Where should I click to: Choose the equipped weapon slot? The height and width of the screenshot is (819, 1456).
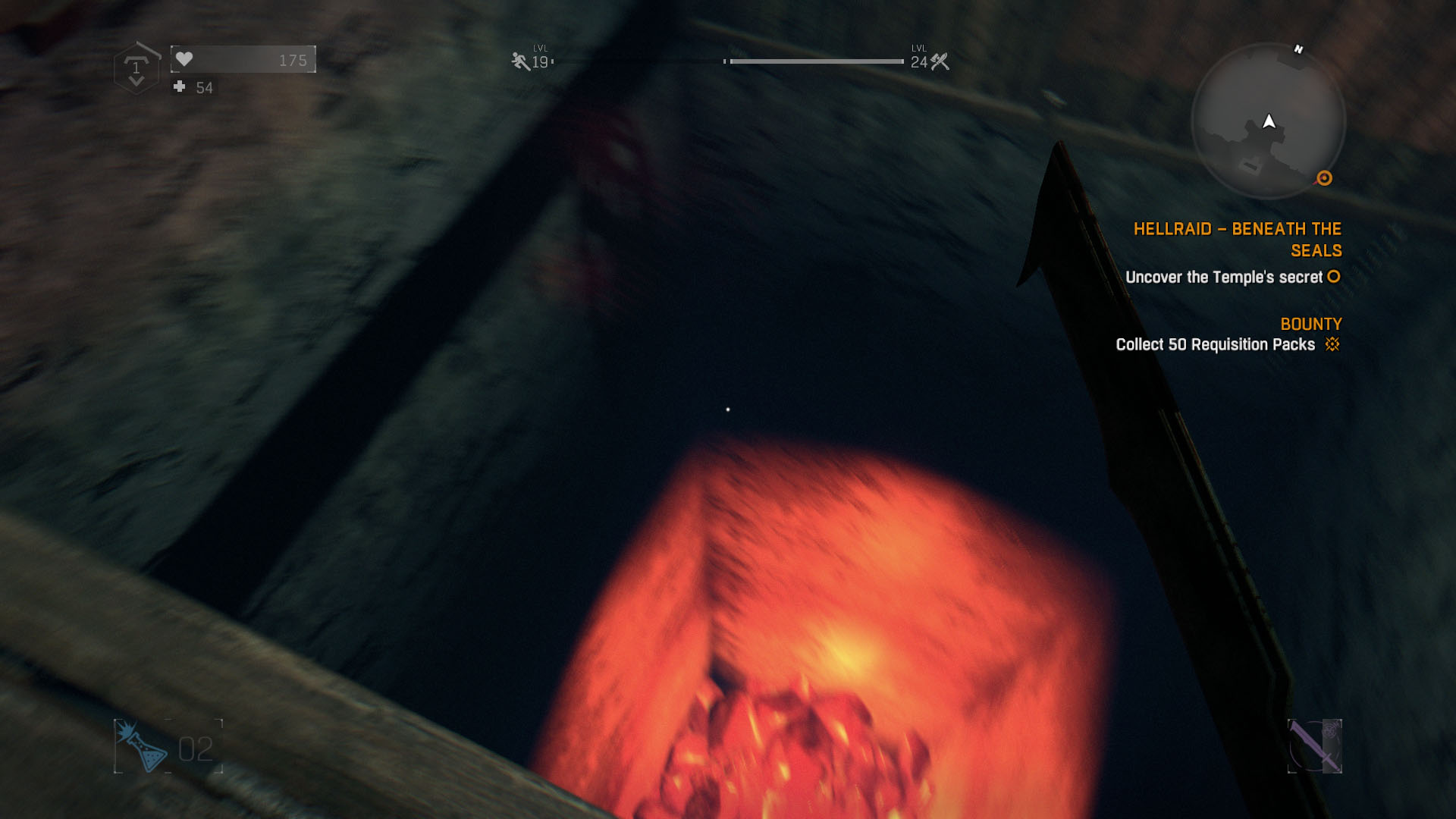(x=1314, y=746)
